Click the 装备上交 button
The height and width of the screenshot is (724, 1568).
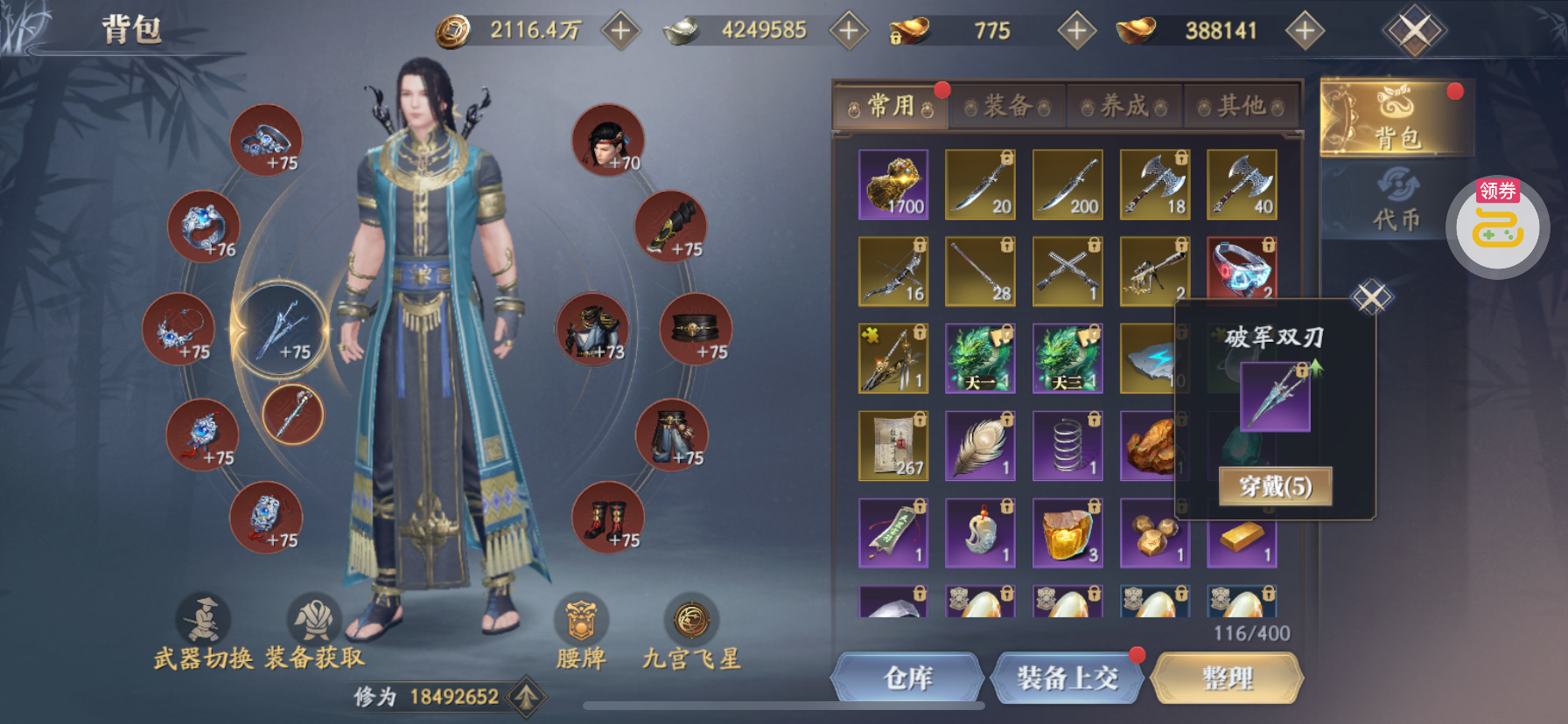tap(1067, 678)
